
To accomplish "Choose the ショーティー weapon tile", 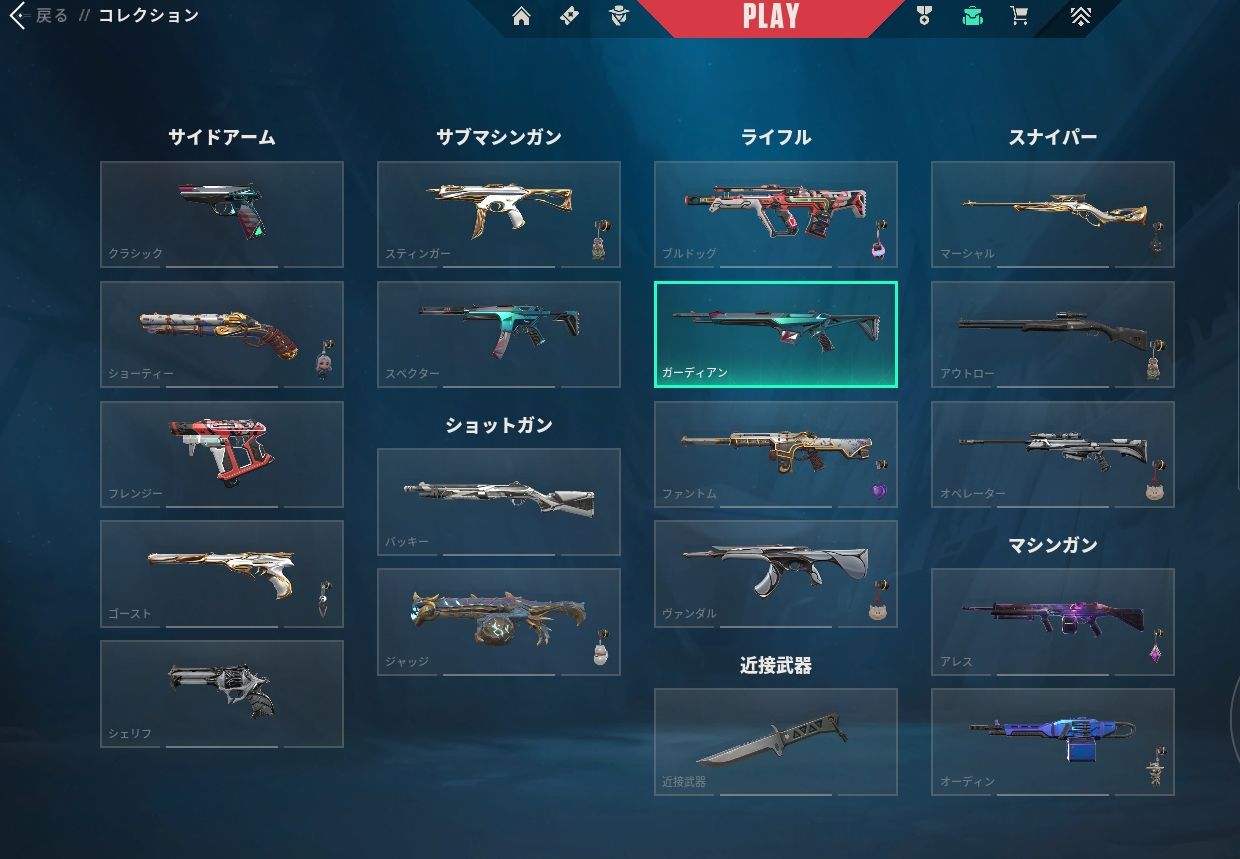I will 221,334.
